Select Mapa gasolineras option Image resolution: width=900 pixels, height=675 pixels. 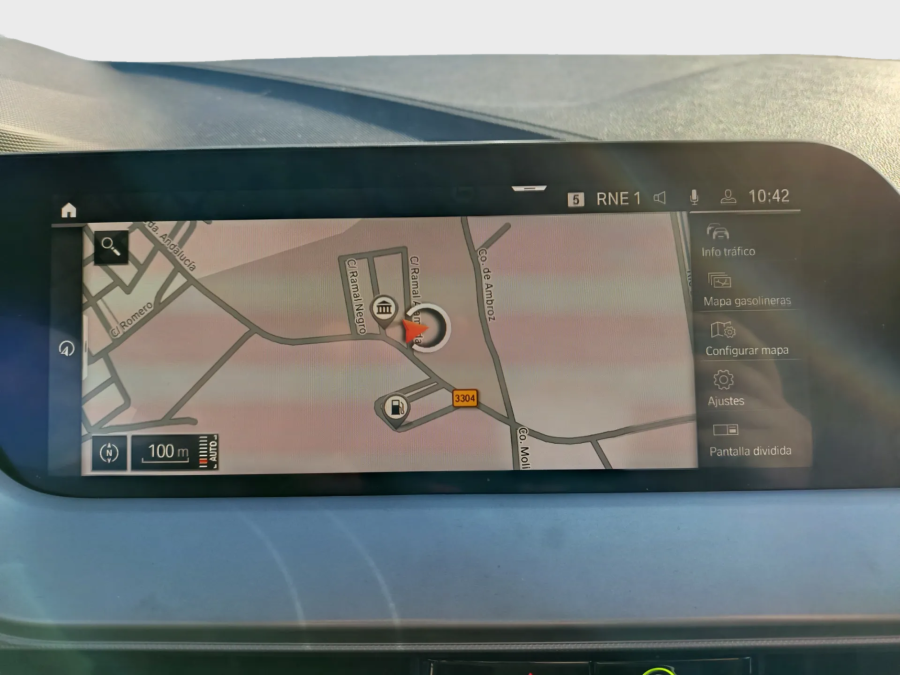point(746,289)
